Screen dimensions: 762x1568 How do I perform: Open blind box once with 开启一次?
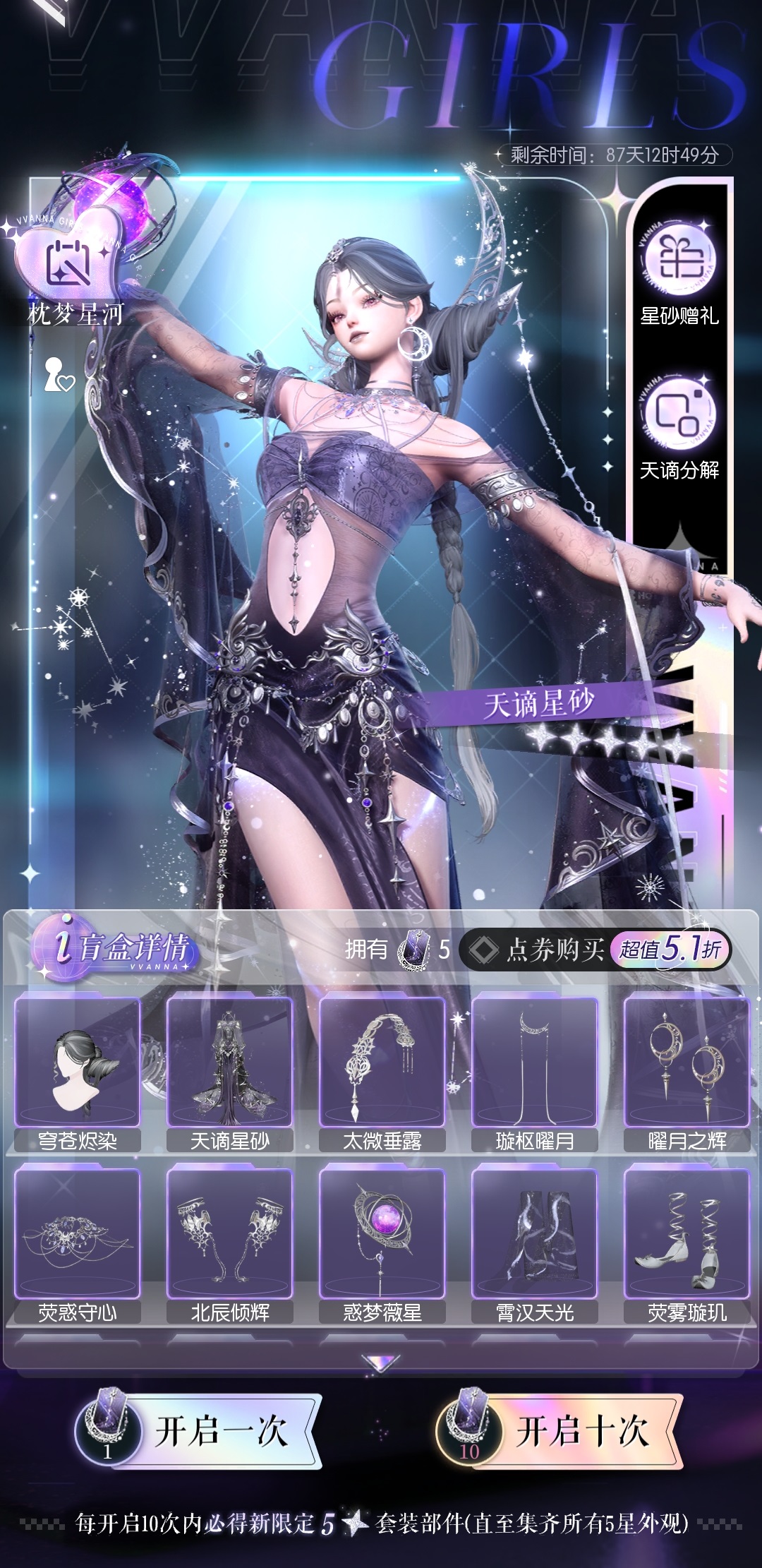(200, 1432)
